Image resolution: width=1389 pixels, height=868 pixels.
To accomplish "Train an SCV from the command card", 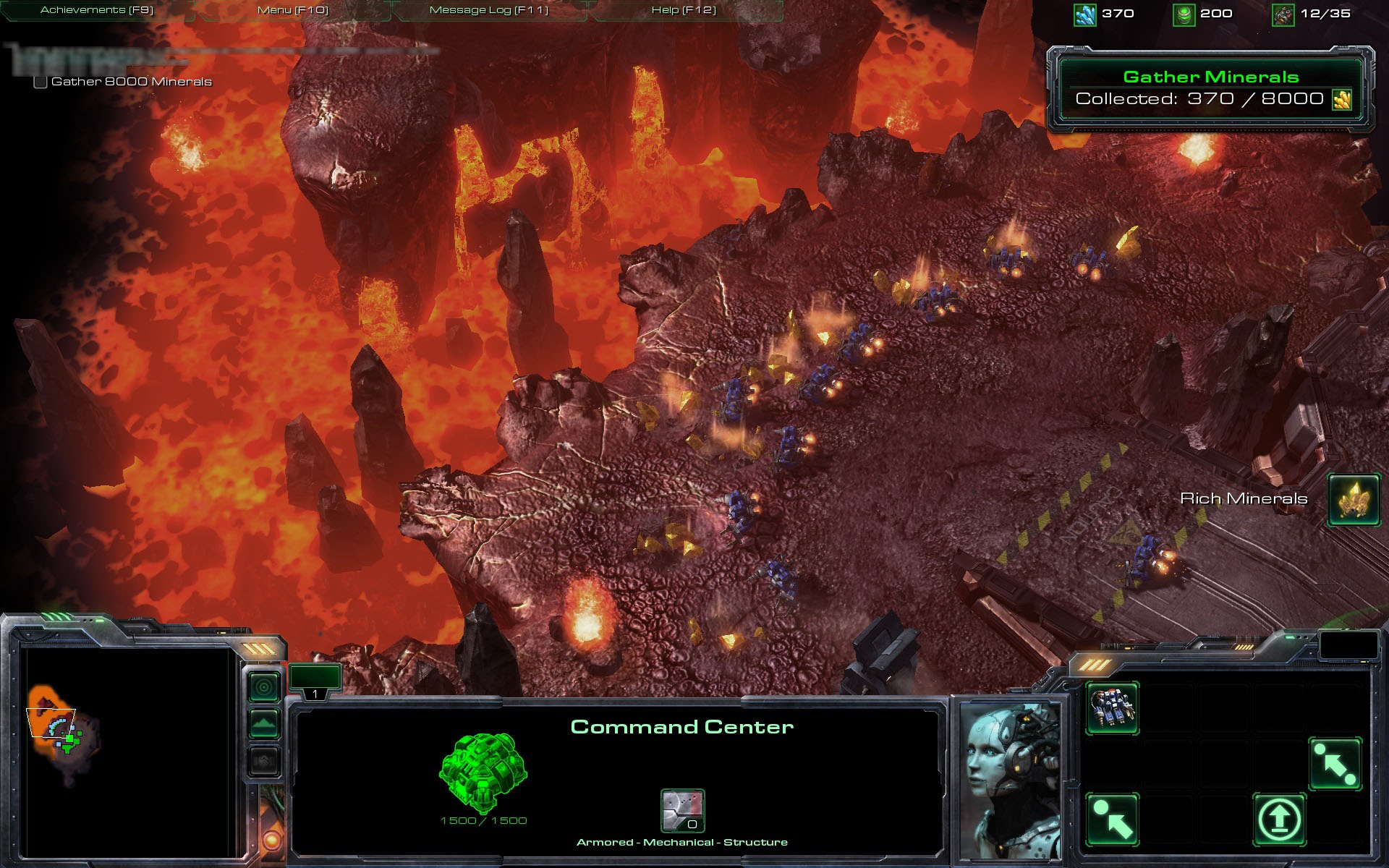I will pos(1112,707).
